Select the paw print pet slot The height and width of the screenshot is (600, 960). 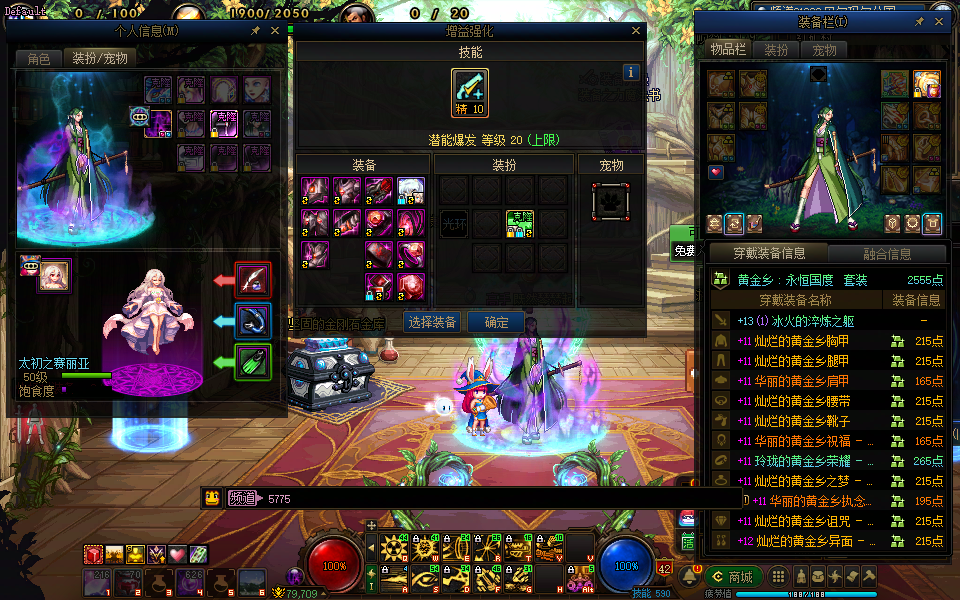point(611,200)
